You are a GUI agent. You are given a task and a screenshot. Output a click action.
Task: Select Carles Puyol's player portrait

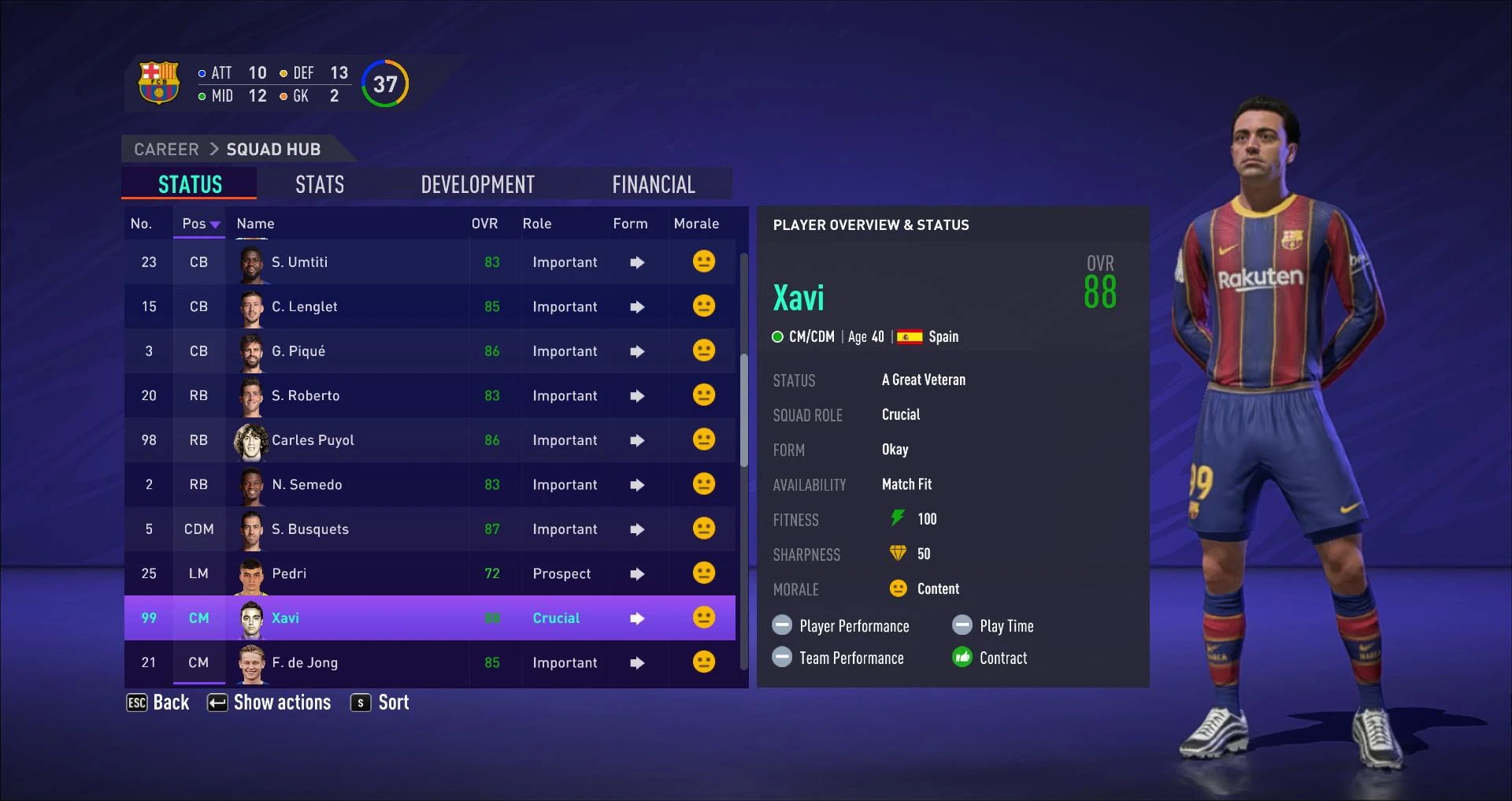point(249,440)
